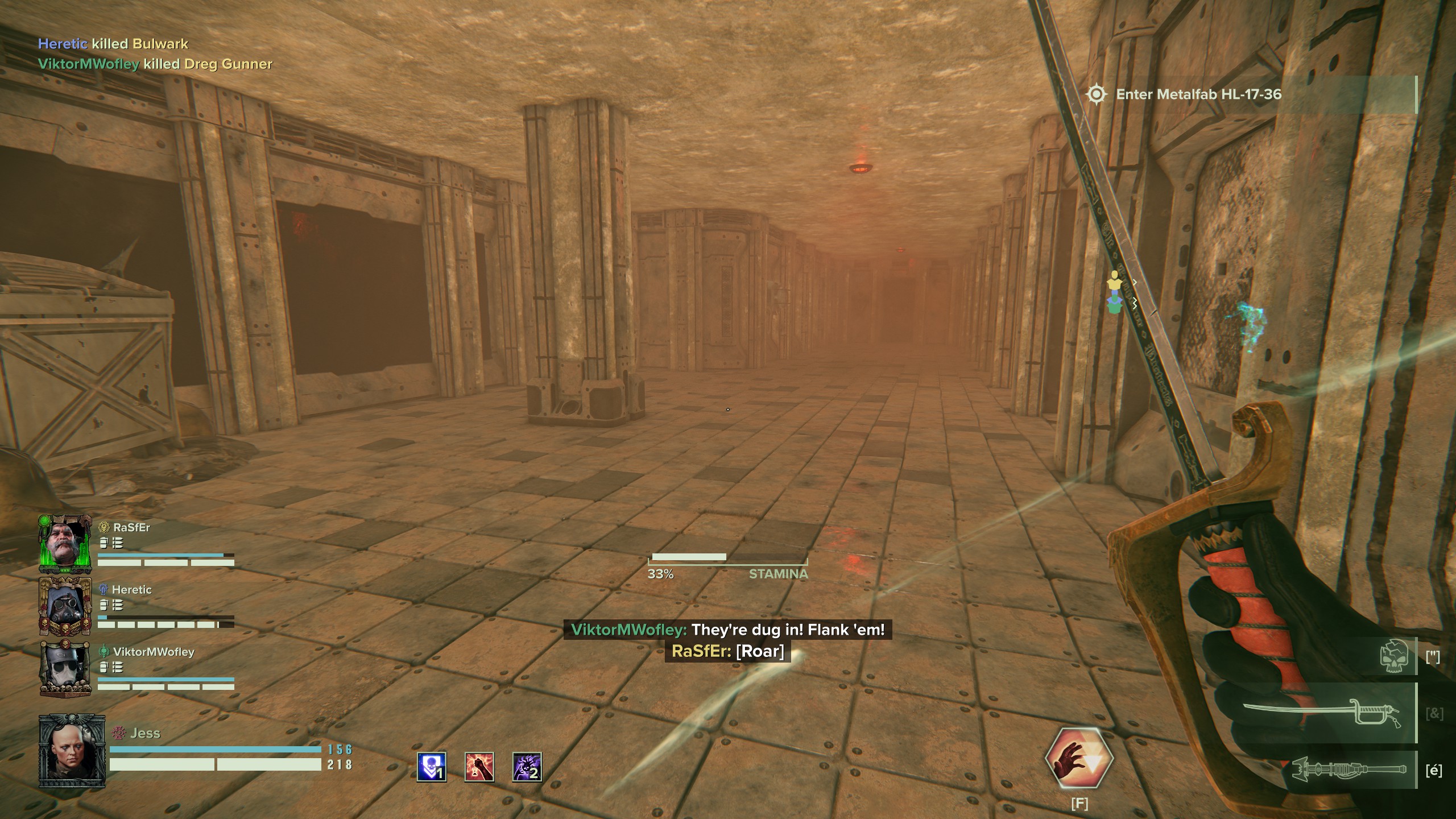Click Jess's own character portrait
This screenshot has height=819, width=1456.
(72, 751)
